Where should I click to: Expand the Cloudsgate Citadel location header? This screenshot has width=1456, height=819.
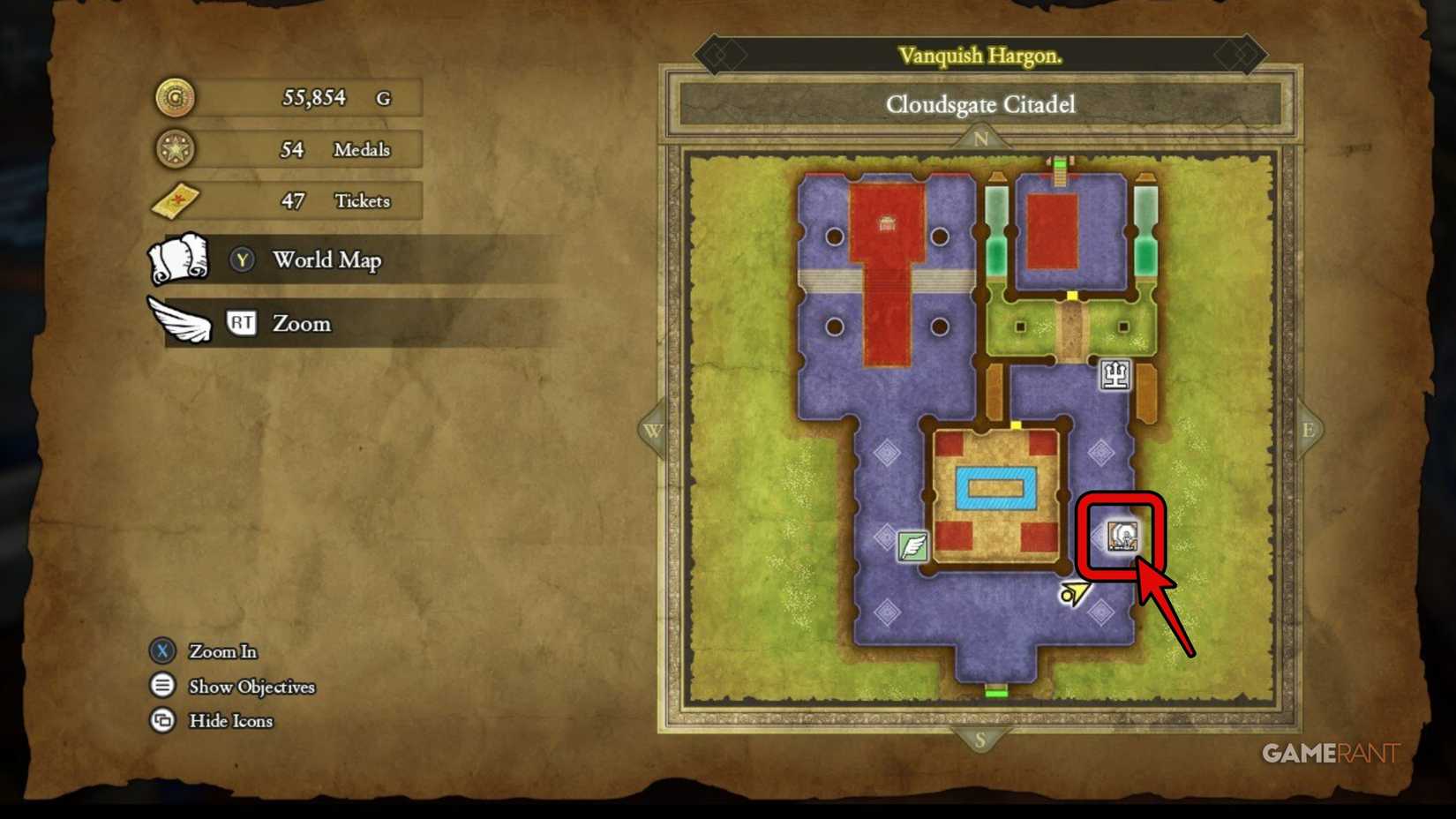click(x=981, y=104)
